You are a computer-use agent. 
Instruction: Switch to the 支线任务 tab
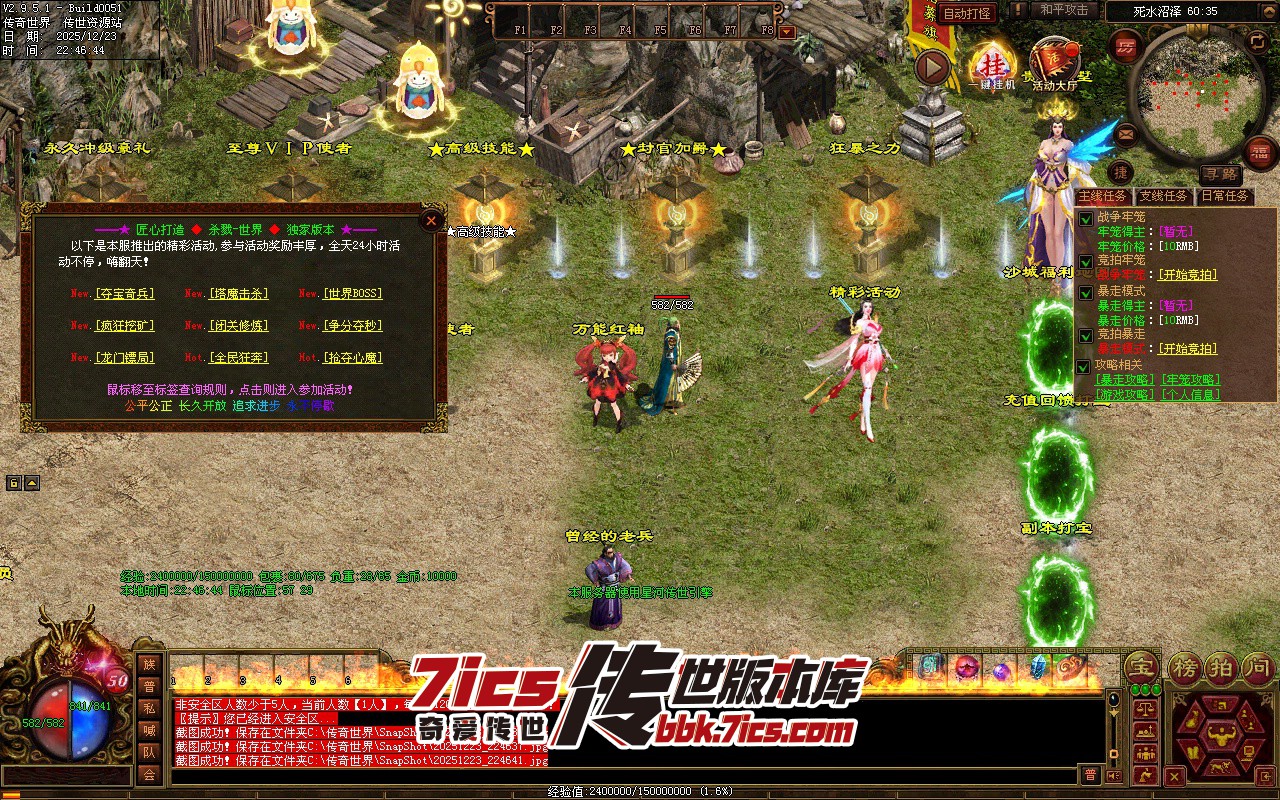1163,197
